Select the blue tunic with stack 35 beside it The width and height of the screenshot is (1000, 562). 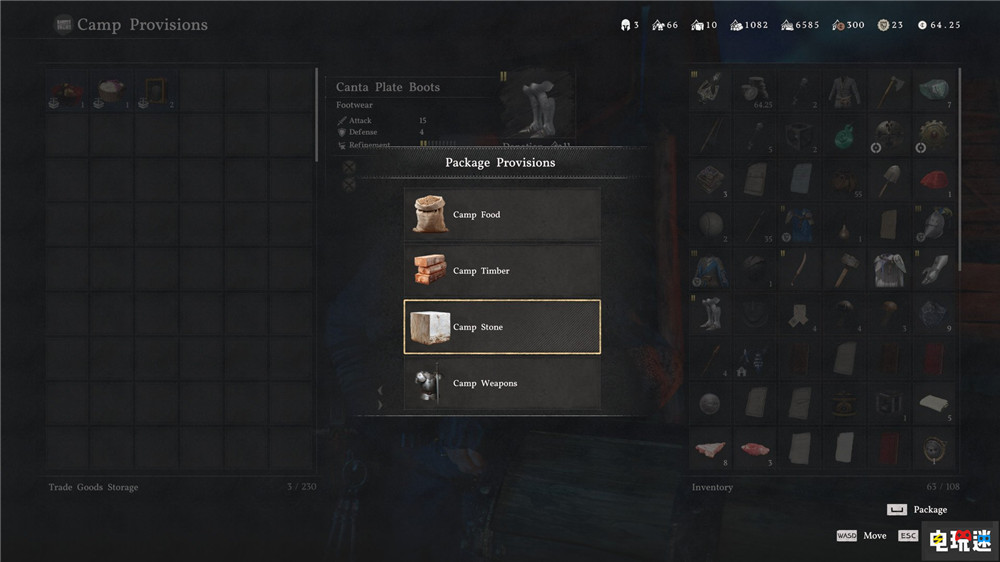tap(798, 224)
